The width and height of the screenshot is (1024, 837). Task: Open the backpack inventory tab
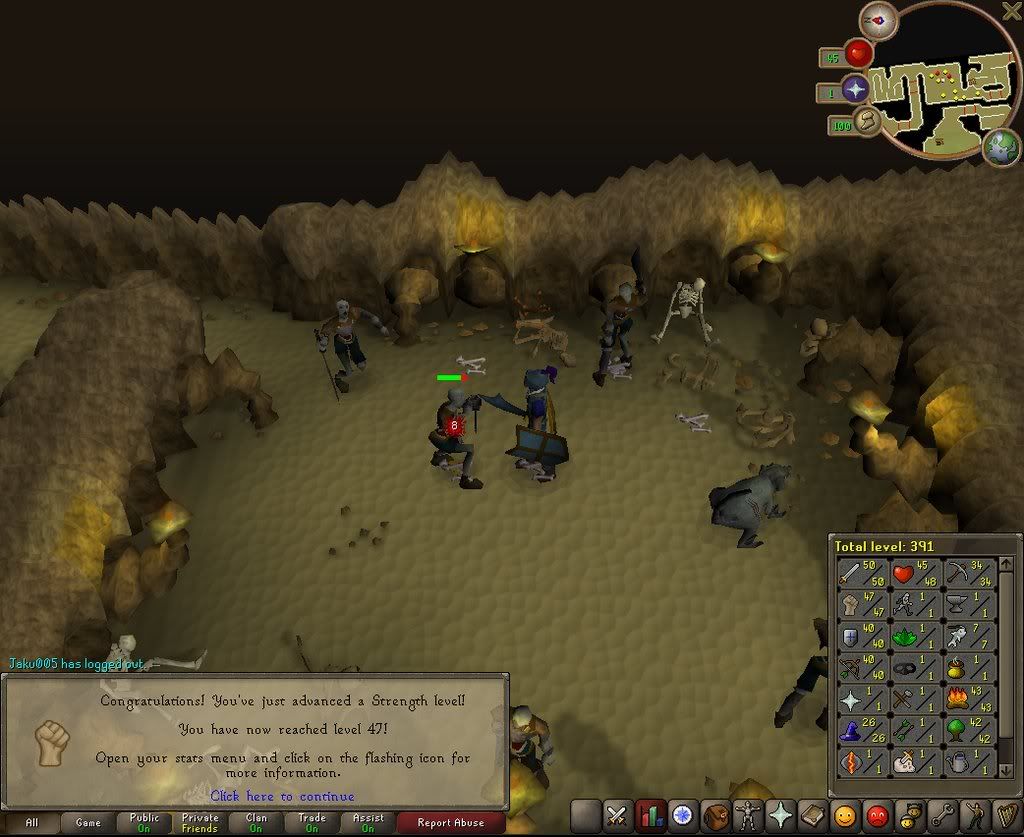[714, 815]
